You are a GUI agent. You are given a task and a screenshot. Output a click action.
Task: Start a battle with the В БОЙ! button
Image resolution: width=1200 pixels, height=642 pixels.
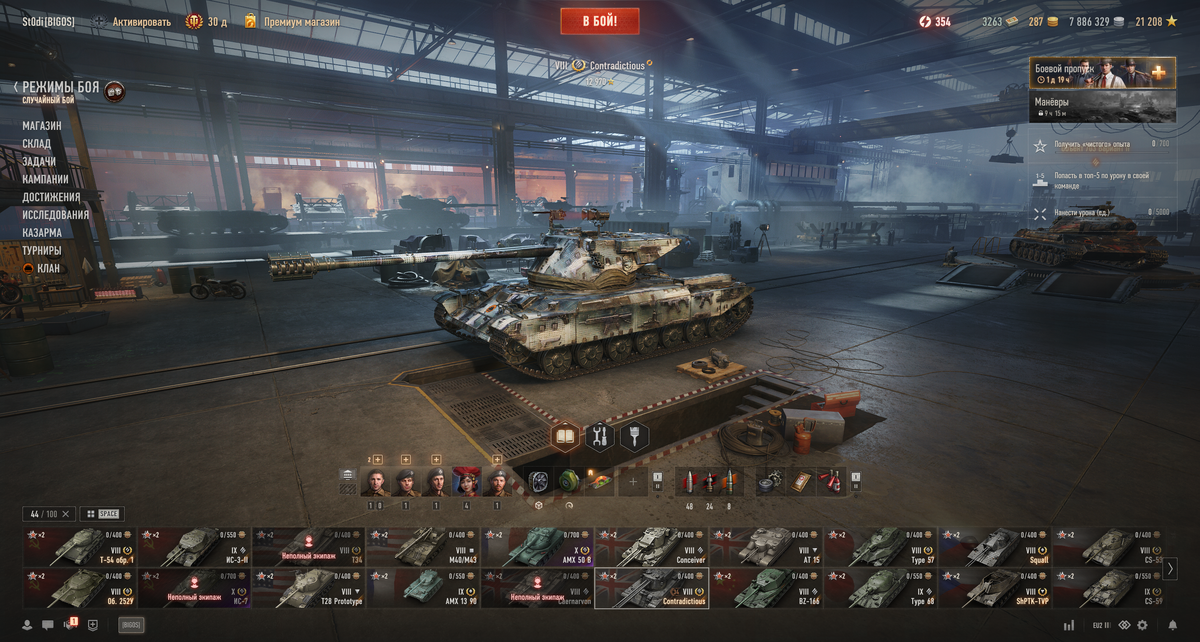click(599, 21)
